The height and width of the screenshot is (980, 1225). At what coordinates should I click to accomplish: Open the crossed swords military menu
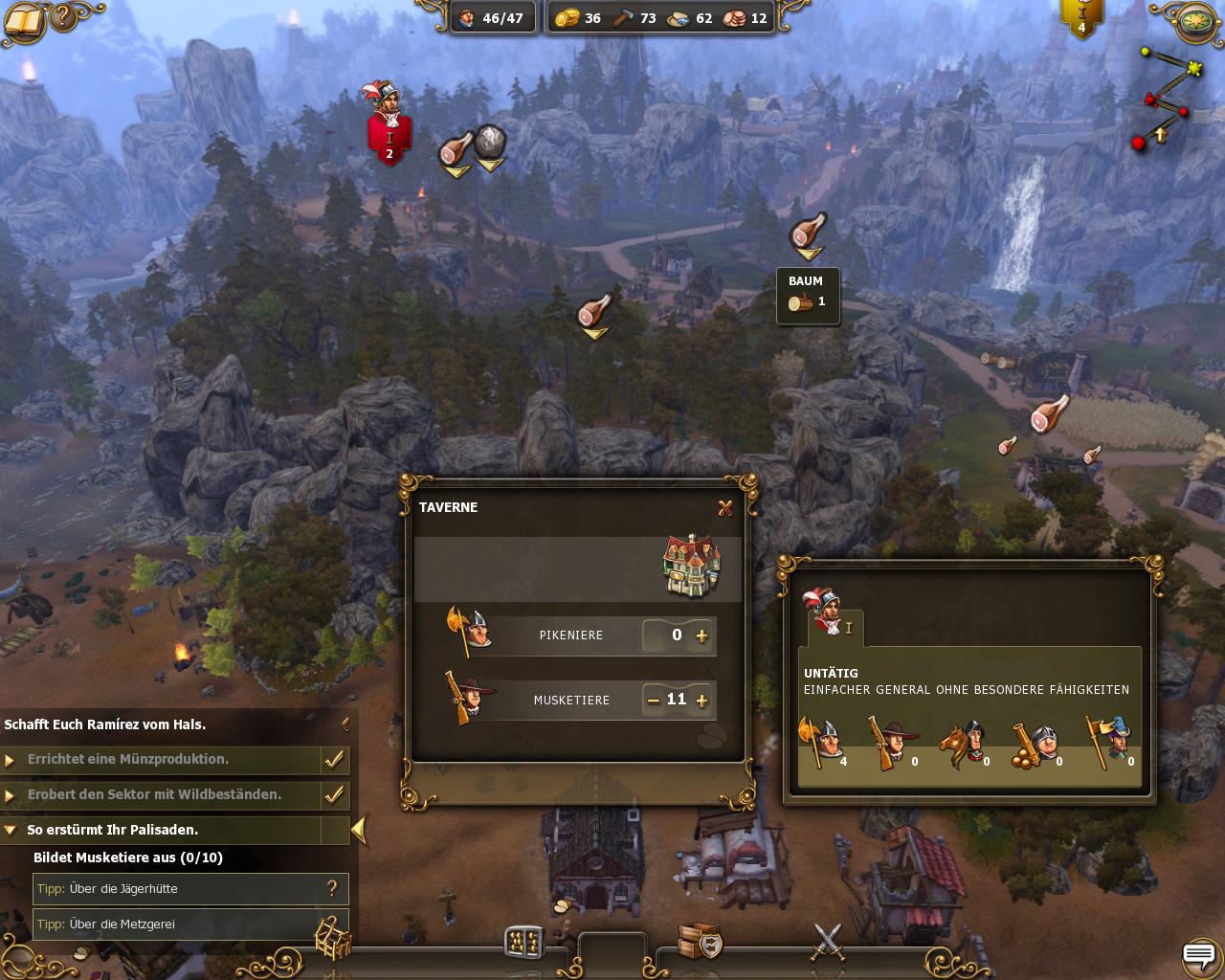coord(827,941)
